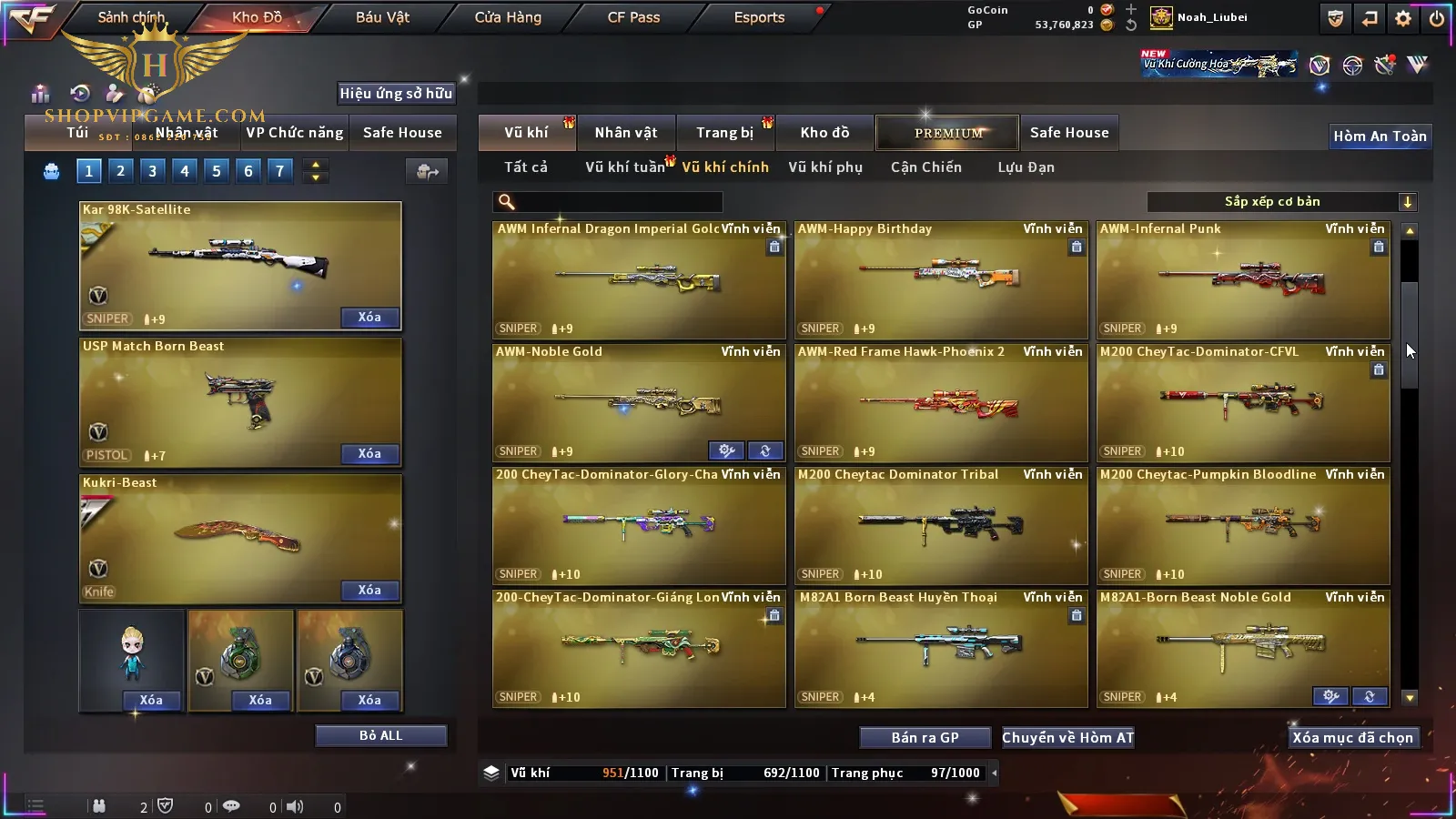This screenshot has height=819, width=1456.
Task: Open the Esports menu
Action: tap(759, 17)
